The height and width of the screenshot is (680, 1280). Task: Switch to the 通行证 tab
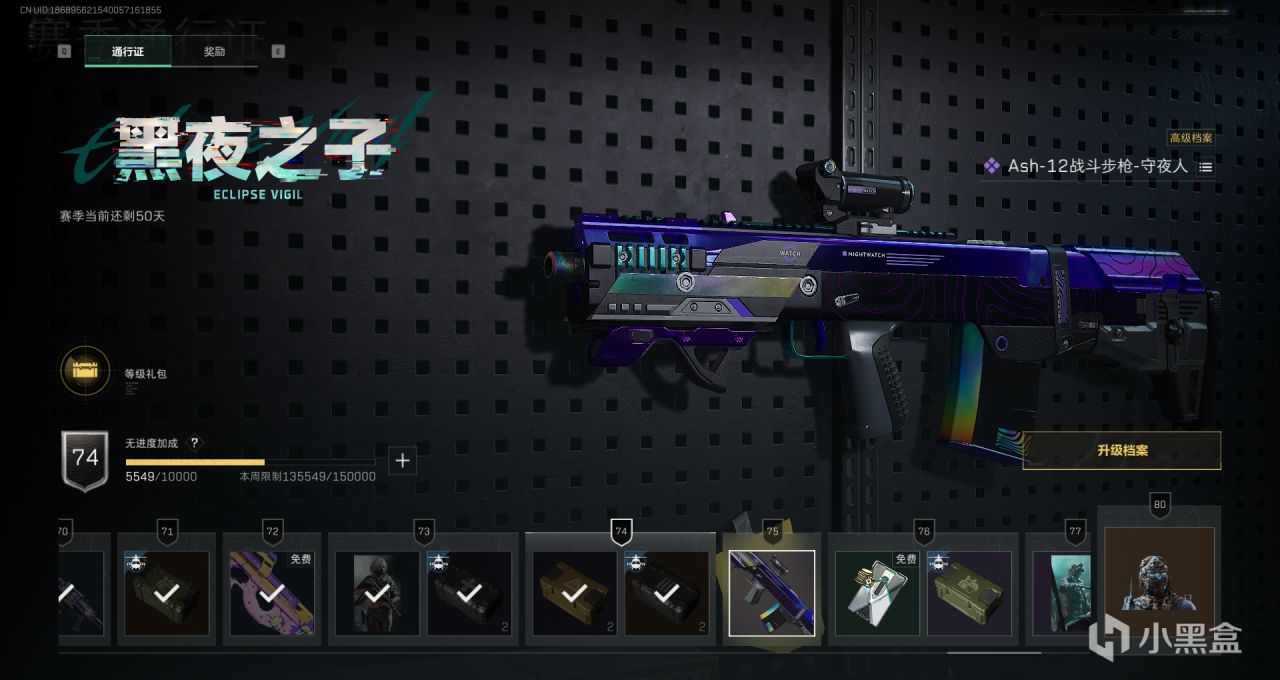[127, 51]
